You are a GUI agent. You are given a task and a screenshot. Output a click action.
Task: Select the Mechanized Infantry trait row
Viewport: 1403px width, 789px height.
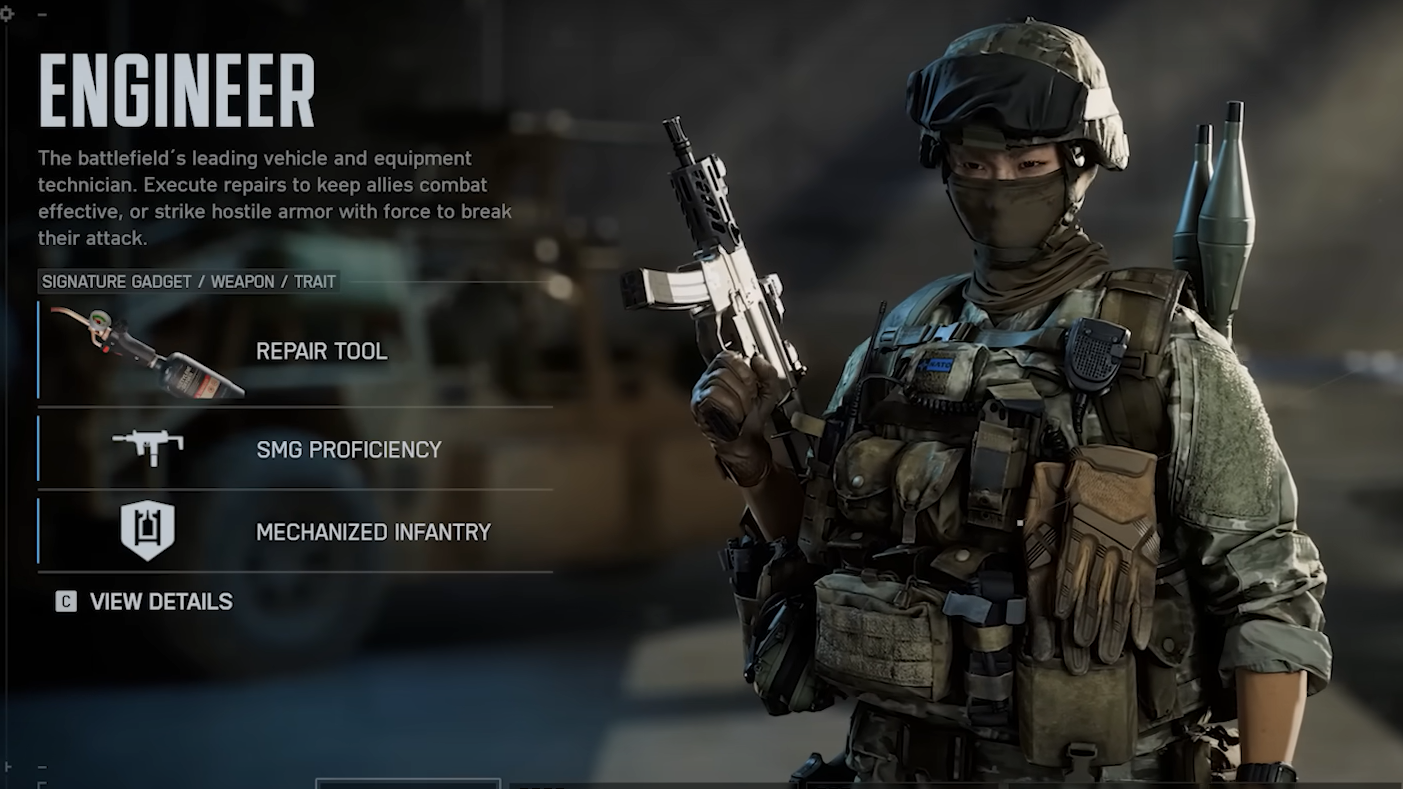[x=373, y=532]
